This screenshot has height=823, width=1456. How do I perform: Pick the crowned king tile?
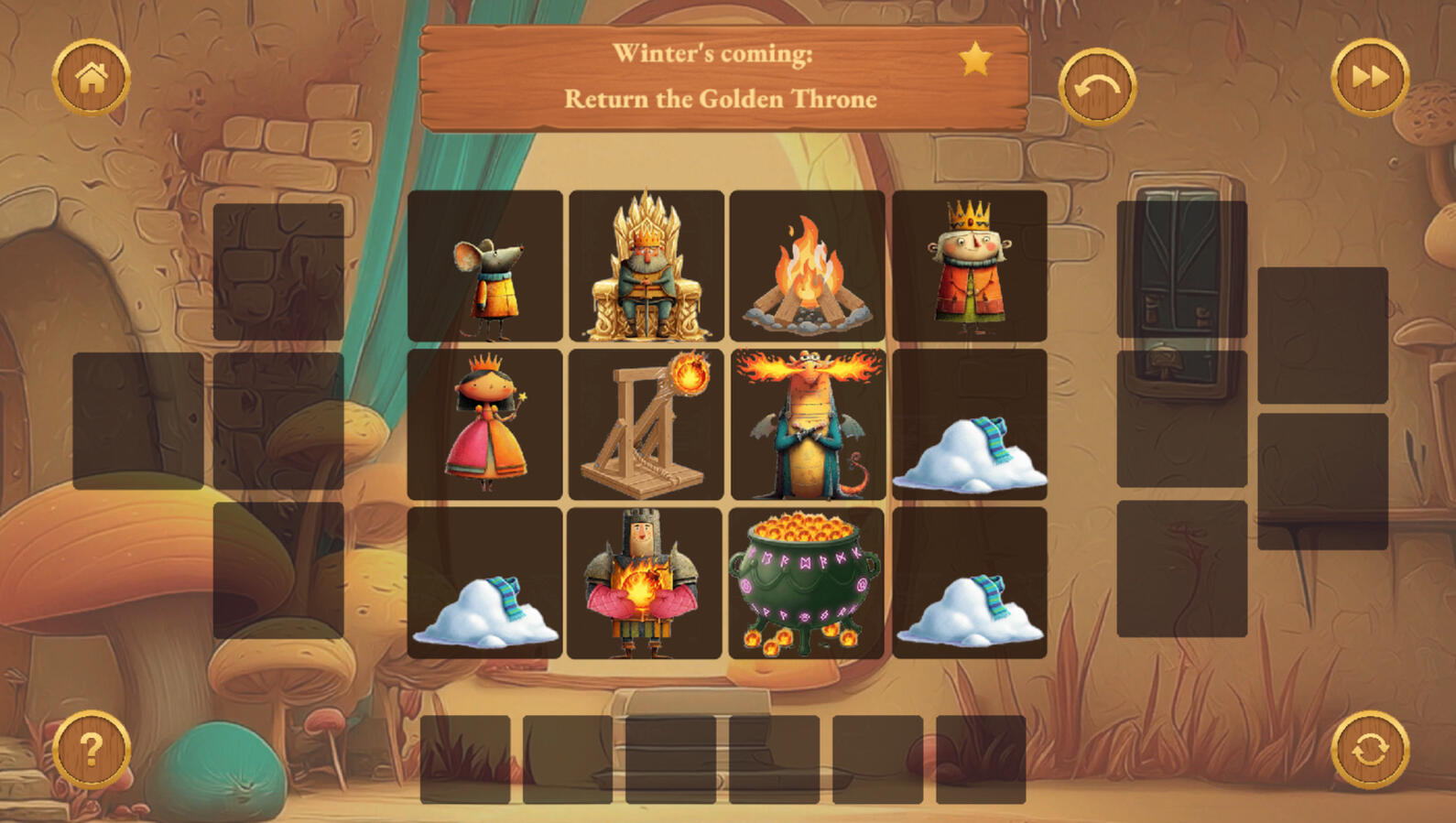(x=969, y=265)
